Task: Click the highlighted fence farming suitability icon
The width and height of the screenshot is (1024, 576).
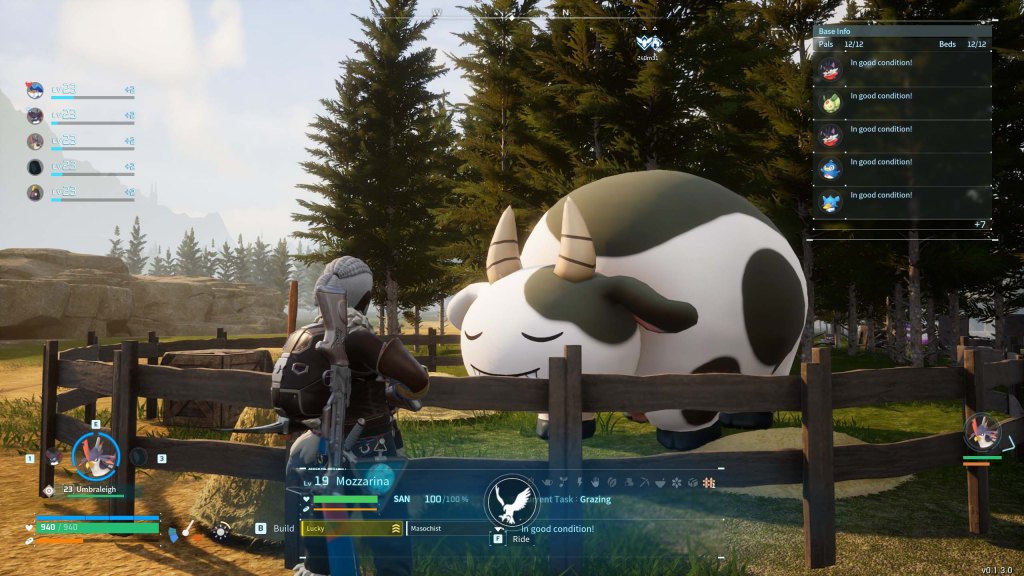Action: pos(709,482)
